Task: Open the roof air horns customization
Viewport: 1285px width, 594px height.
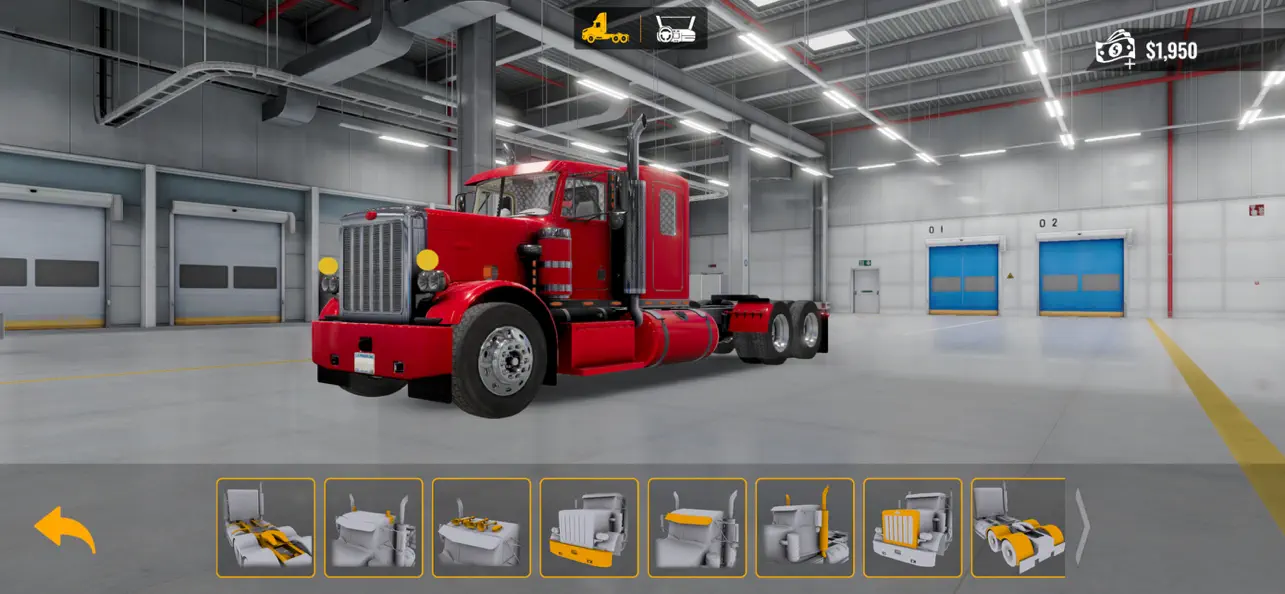Action: coord(482,528)
